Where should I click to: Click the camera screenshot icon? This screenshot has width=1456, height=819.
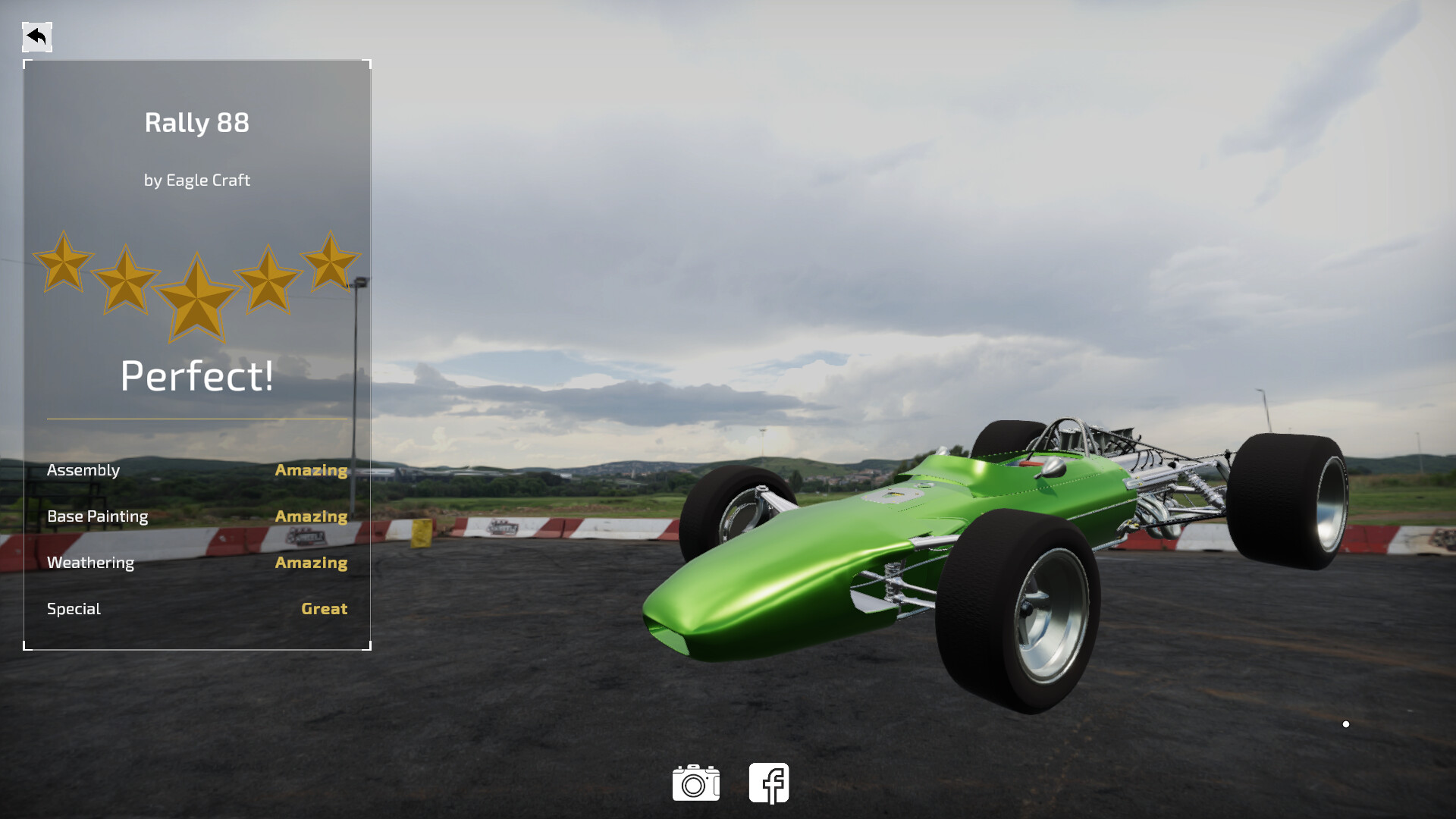click(696, 783)
